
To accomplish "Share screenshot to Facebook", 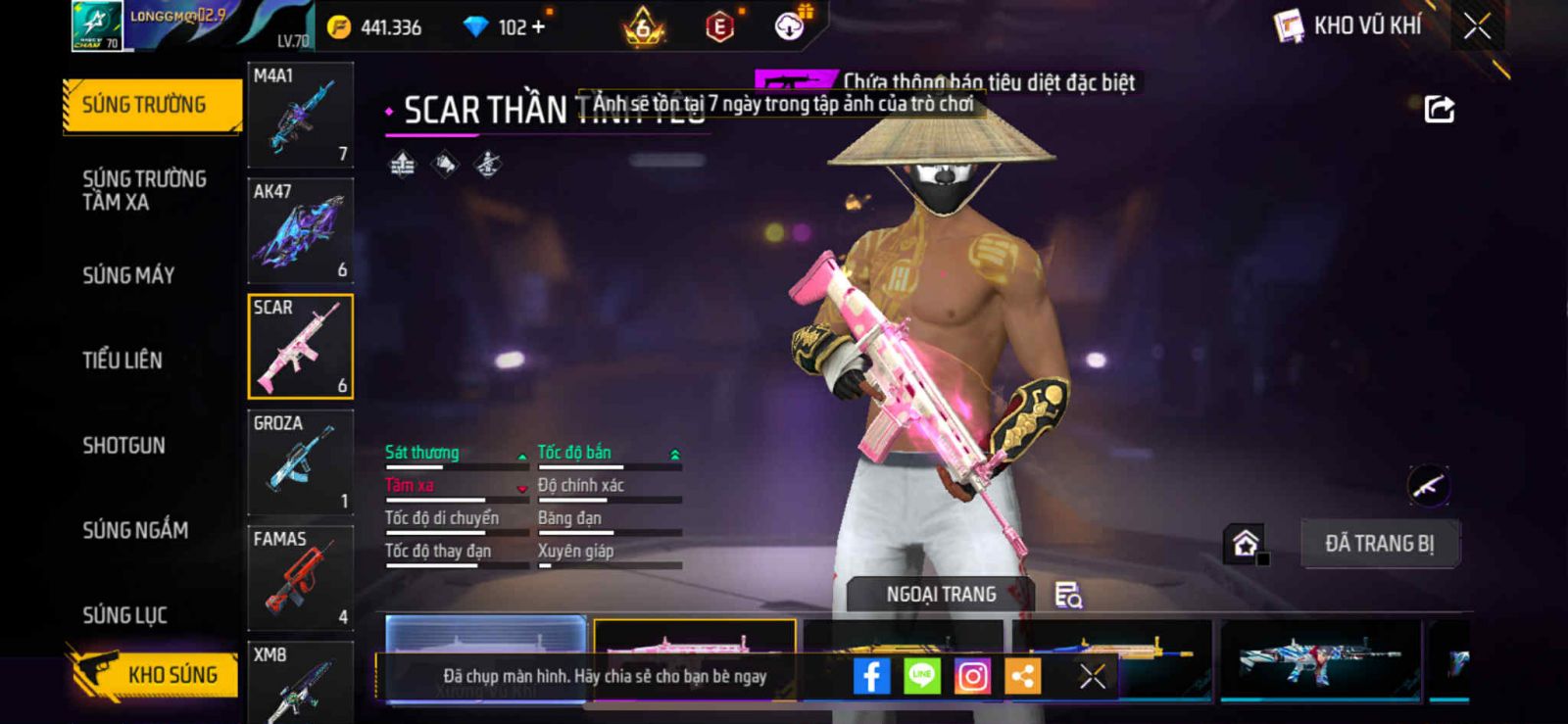I will point(871,676).
